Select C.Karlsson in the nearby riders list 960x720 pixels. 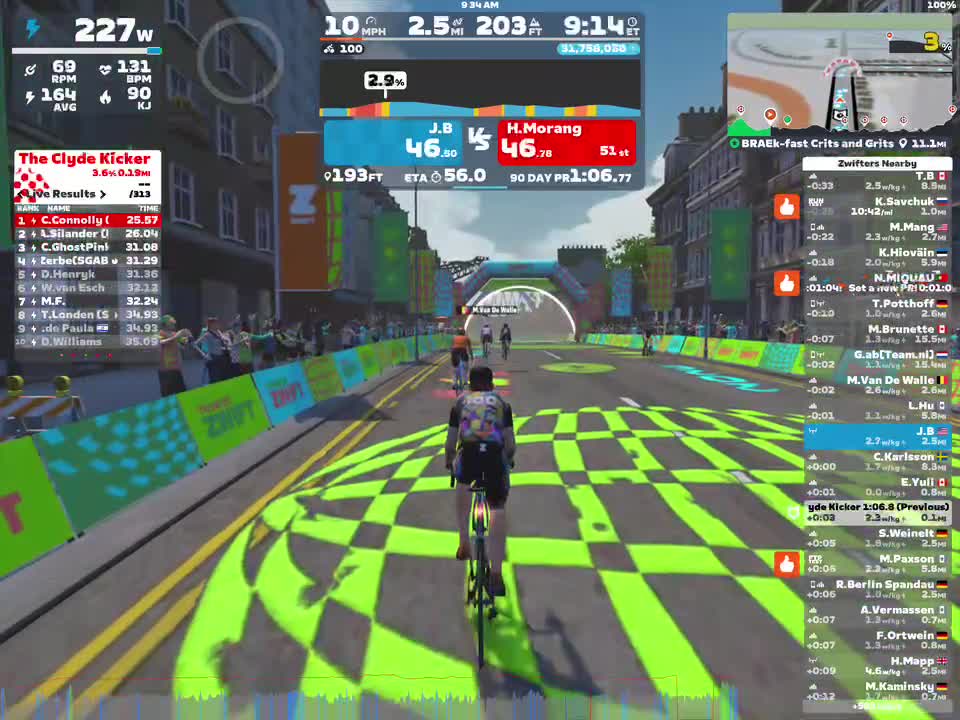(877, 462)
